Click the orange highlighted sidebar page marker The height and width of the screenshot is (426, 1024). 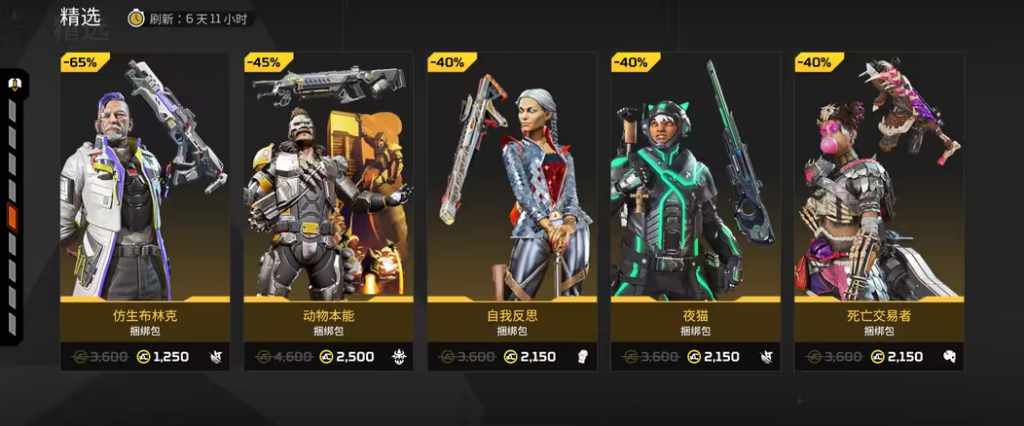(x=13, y=217)
